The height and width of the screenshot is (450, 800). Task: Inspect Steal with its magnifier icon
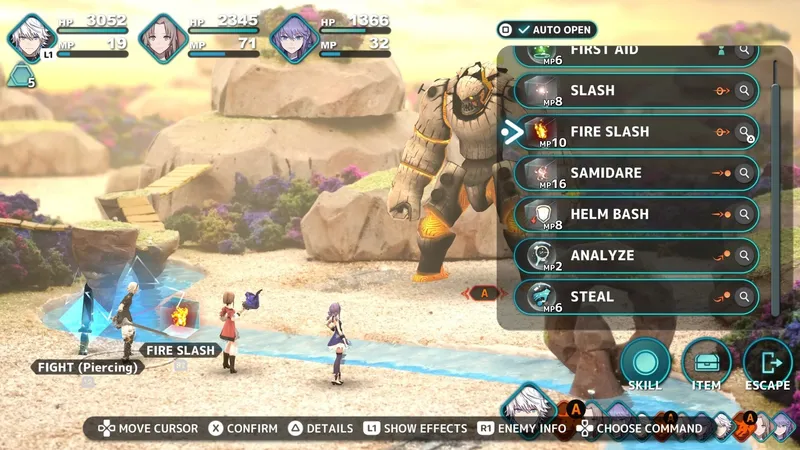coord(744,296)
